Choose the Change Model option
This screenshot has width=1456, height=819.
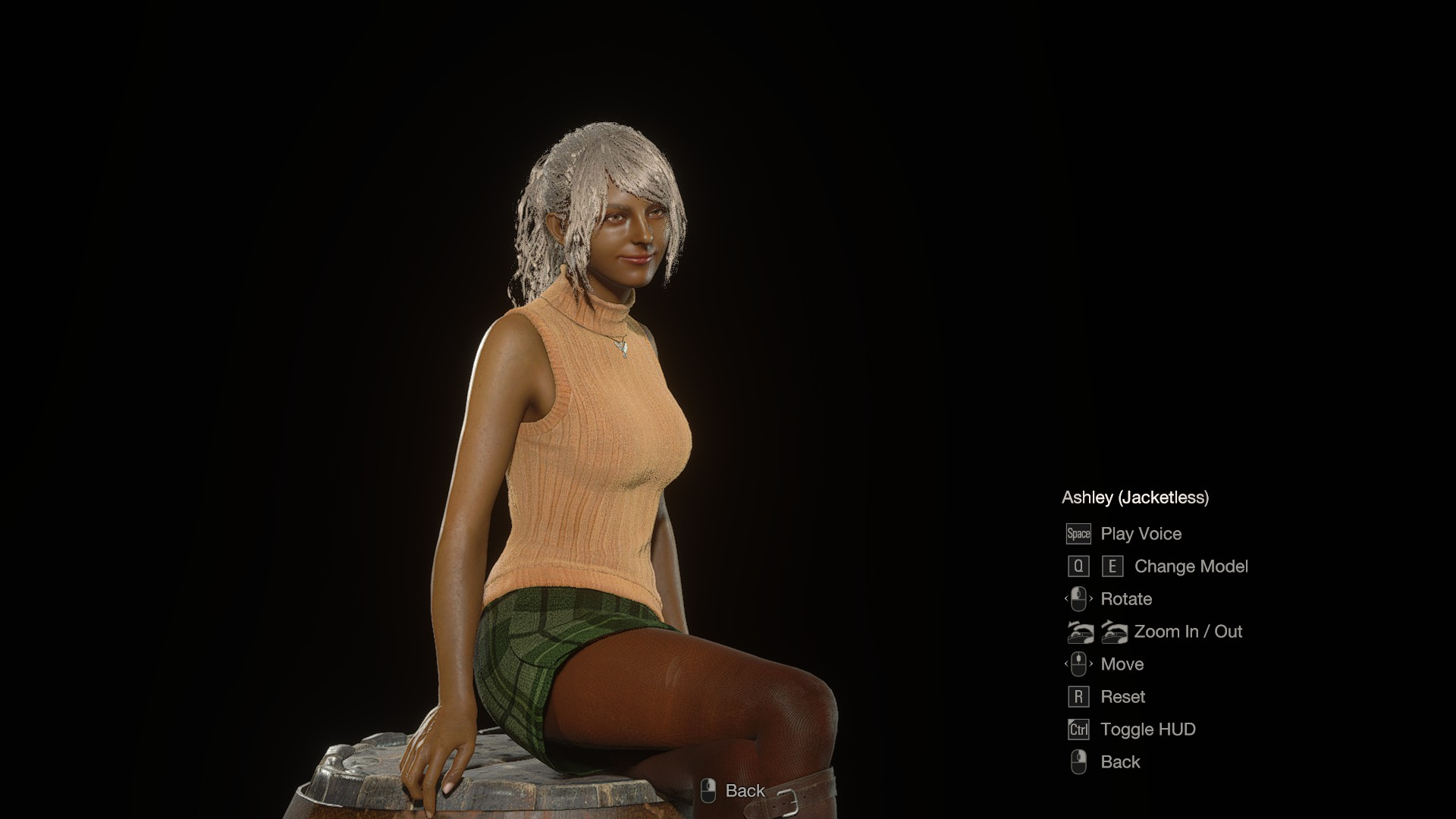pos(1190,566)
